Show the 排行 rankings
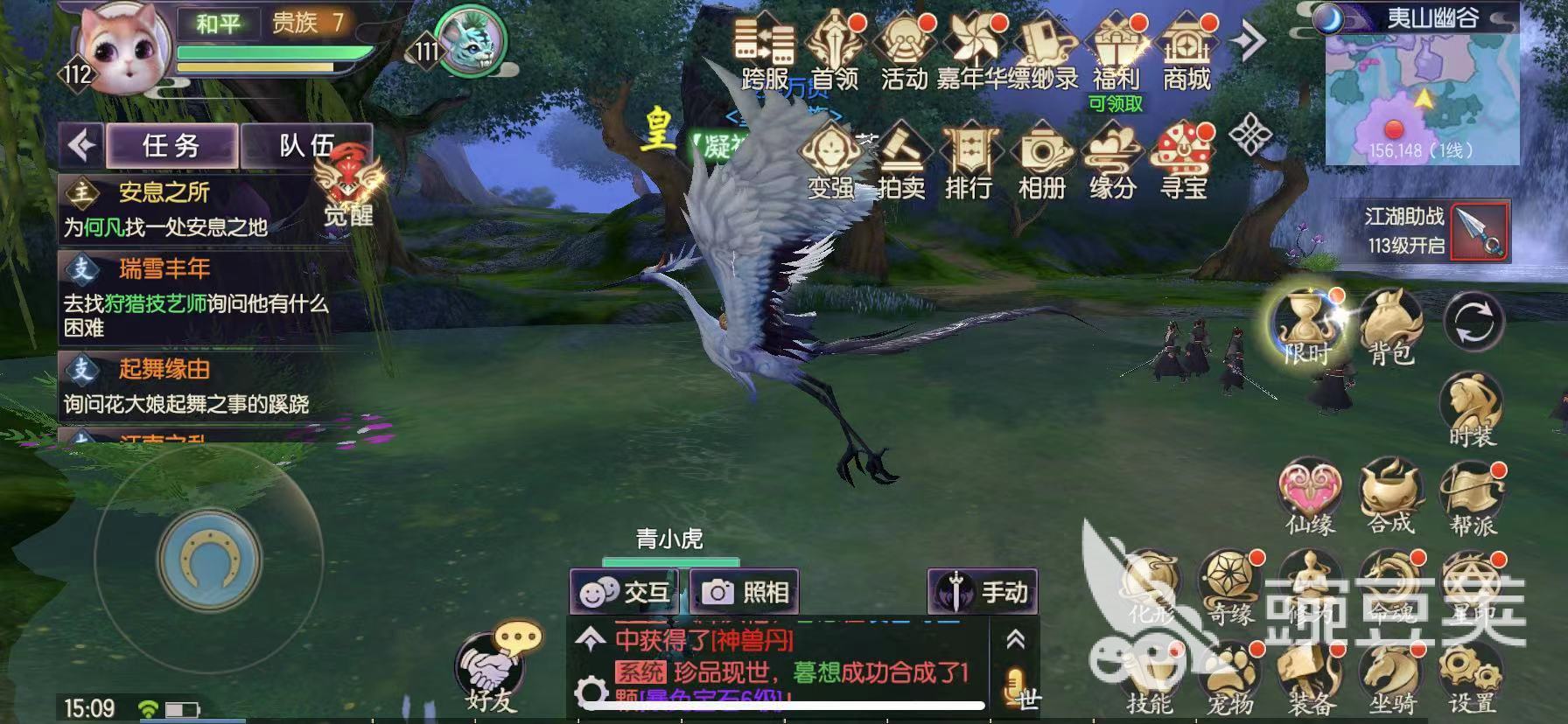Viewport: 1568px width, 724px height. pyautogui.click(x=969, y=163)
